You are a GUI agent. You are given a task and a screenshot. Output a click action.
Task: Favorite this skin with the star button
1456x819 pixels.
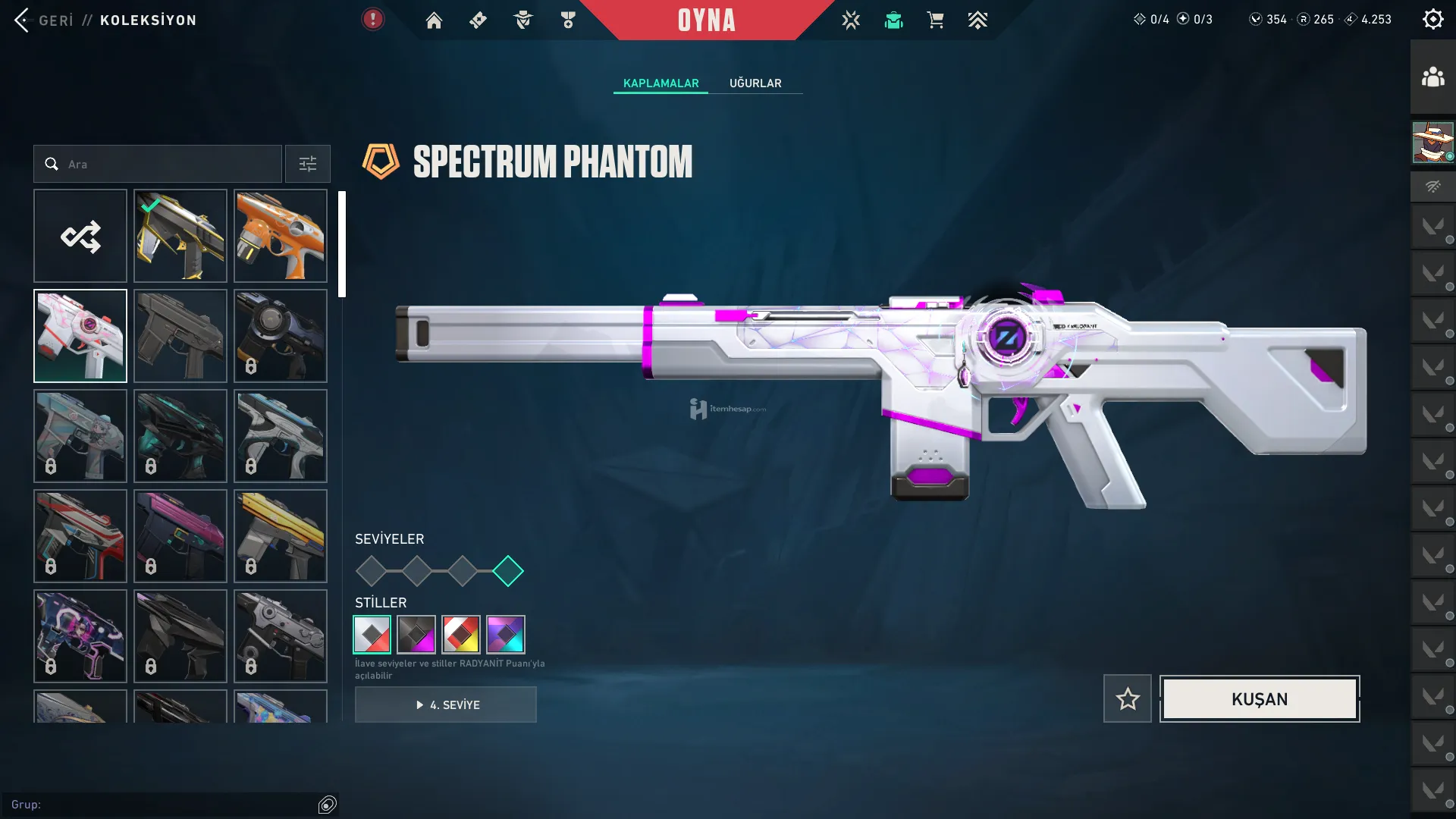[x=1127, y=698]
